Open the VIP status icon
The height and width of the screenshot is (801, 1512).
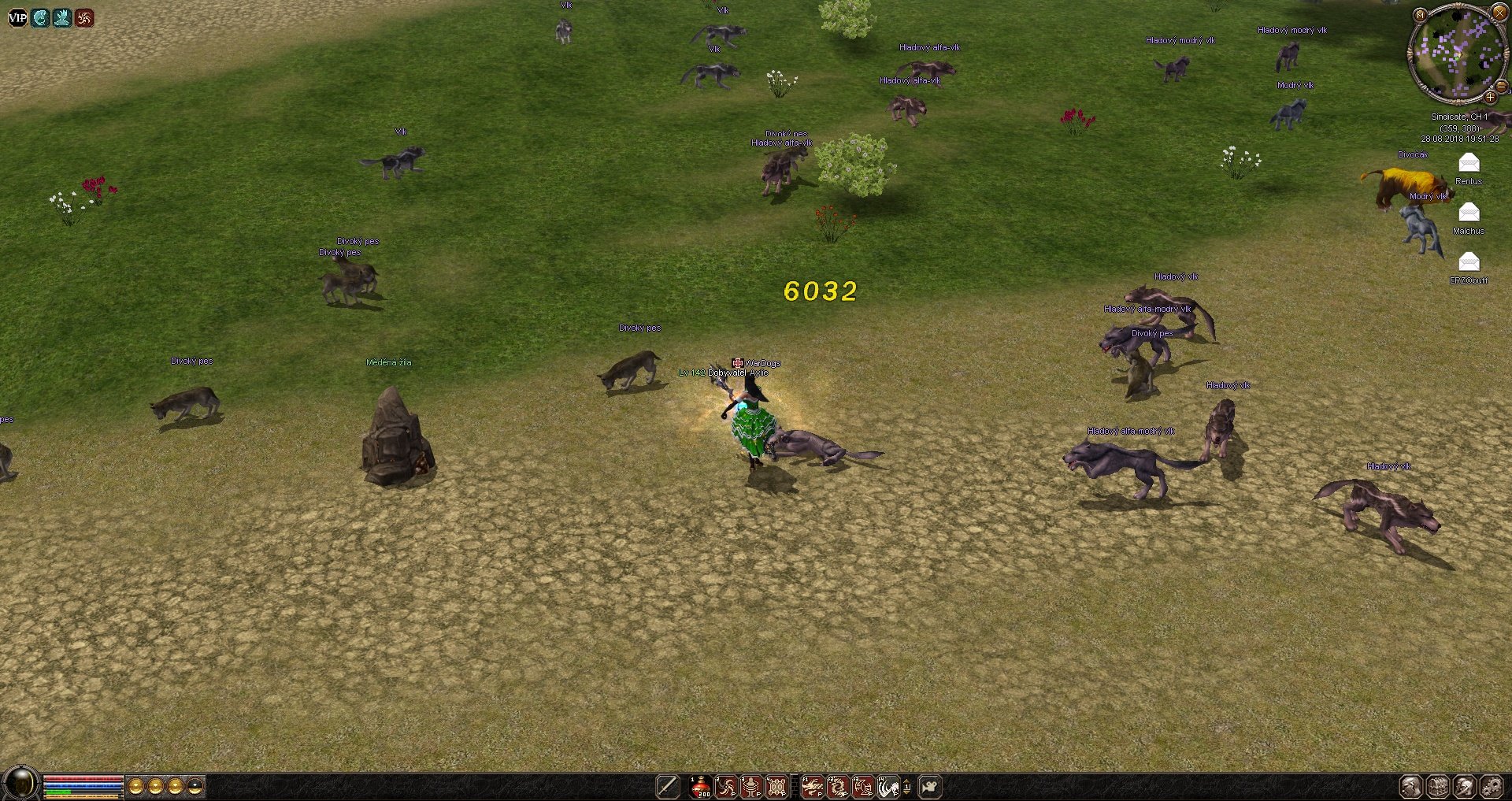(x=17, y=17)
